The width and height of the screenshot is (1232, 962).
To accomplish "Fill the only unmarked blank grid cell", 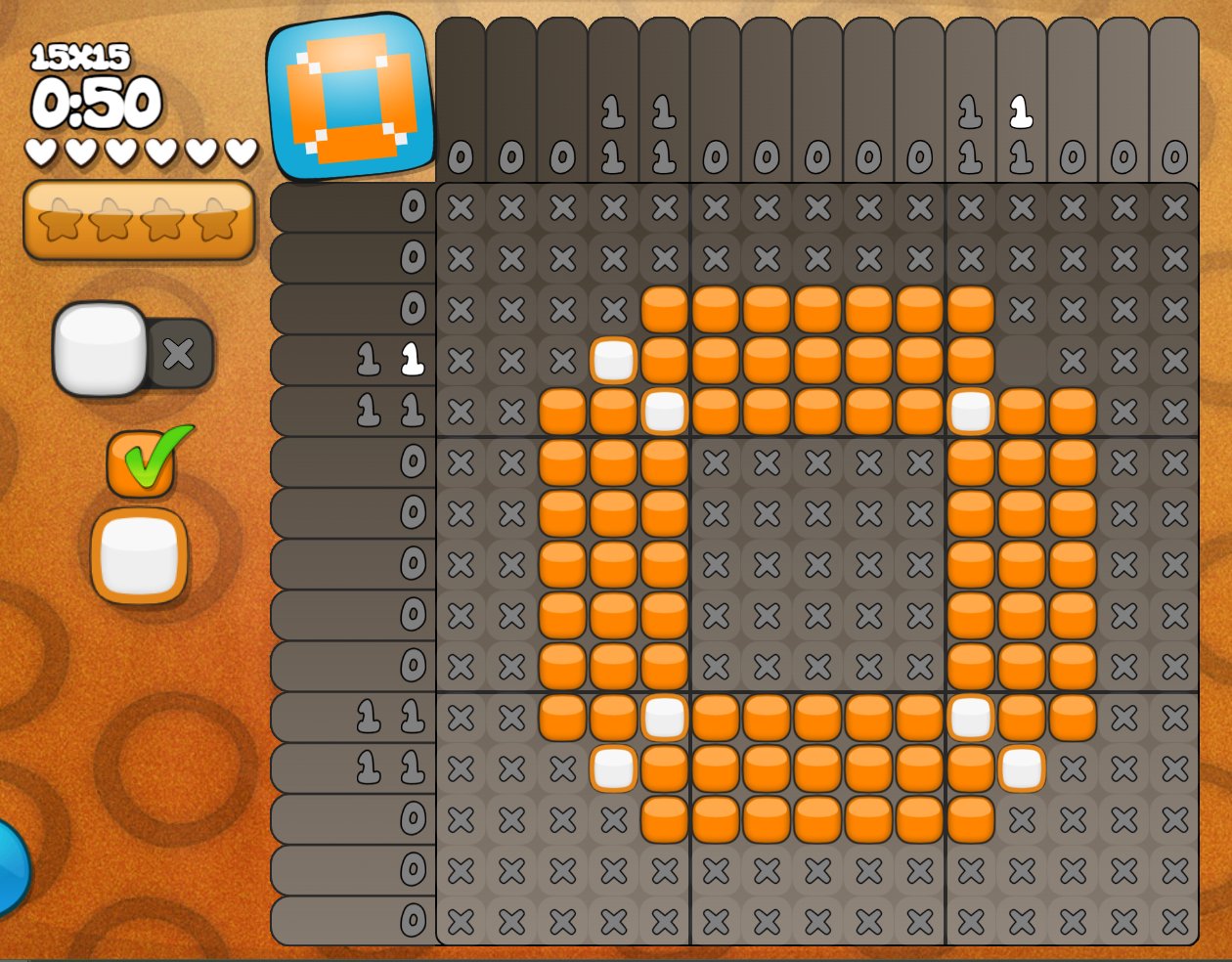I will (x=1022, y=361).
